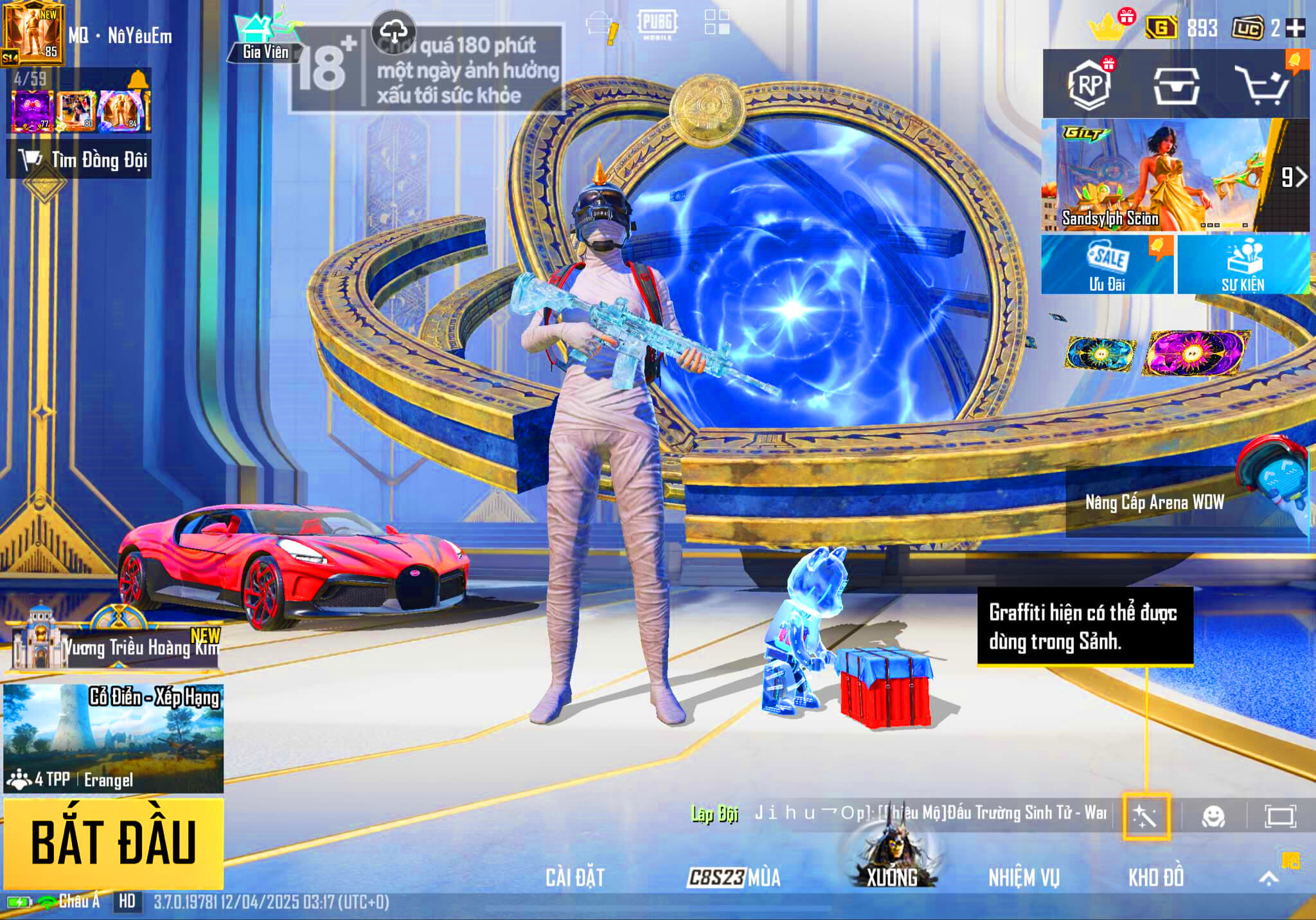Open the emote smiley face icon
1316x920 pixels.
1213,816
